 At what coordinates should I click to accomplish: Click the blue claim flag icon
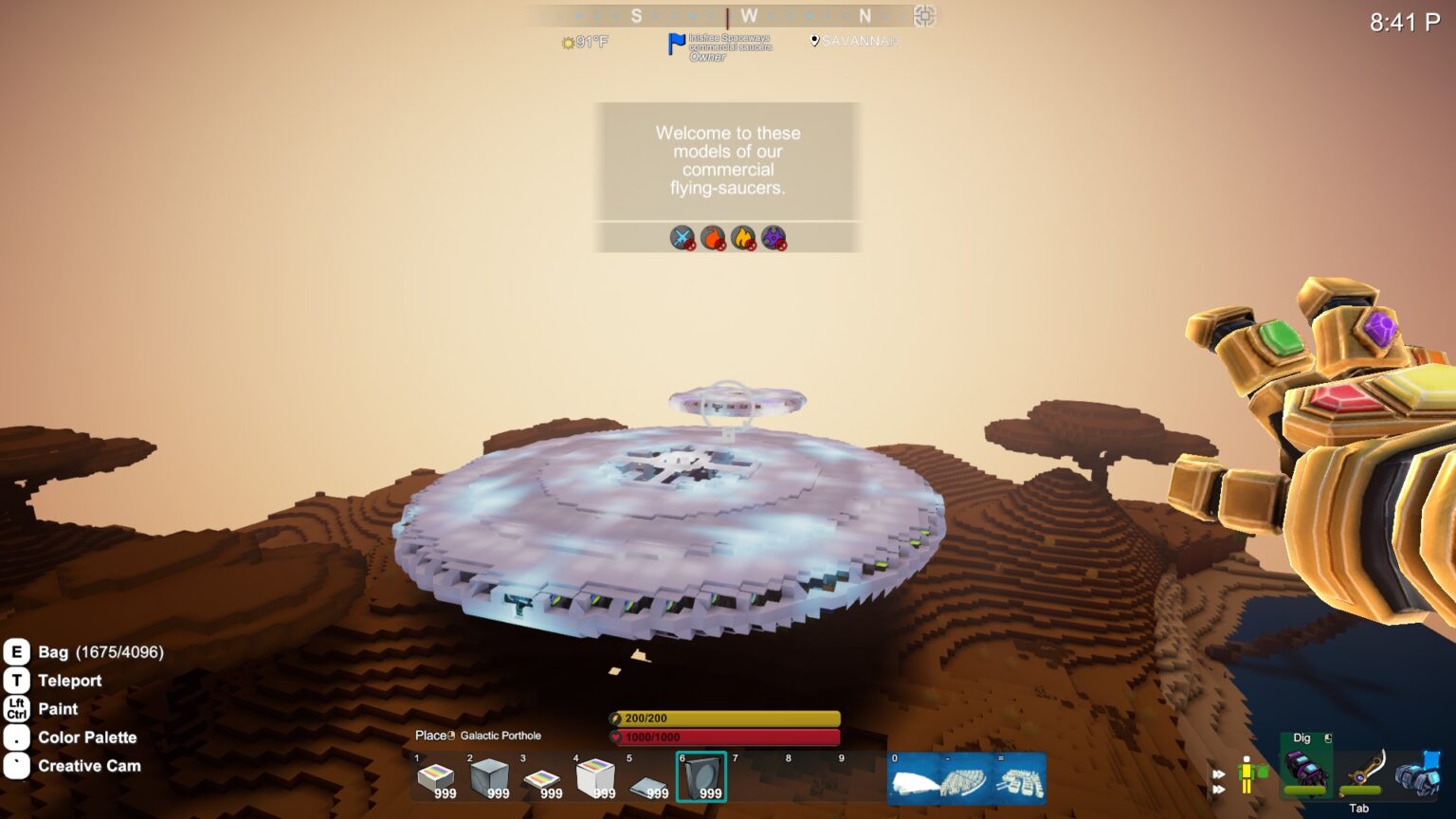tap(676, 45)
